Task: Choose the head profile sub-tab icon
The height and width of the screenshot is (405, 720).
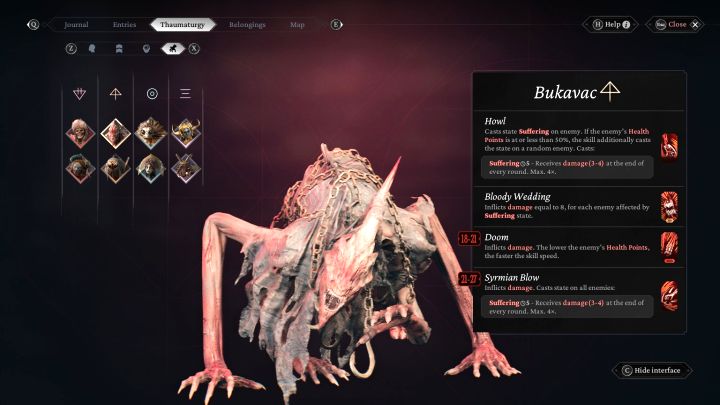Action: [x=92, y=47]
